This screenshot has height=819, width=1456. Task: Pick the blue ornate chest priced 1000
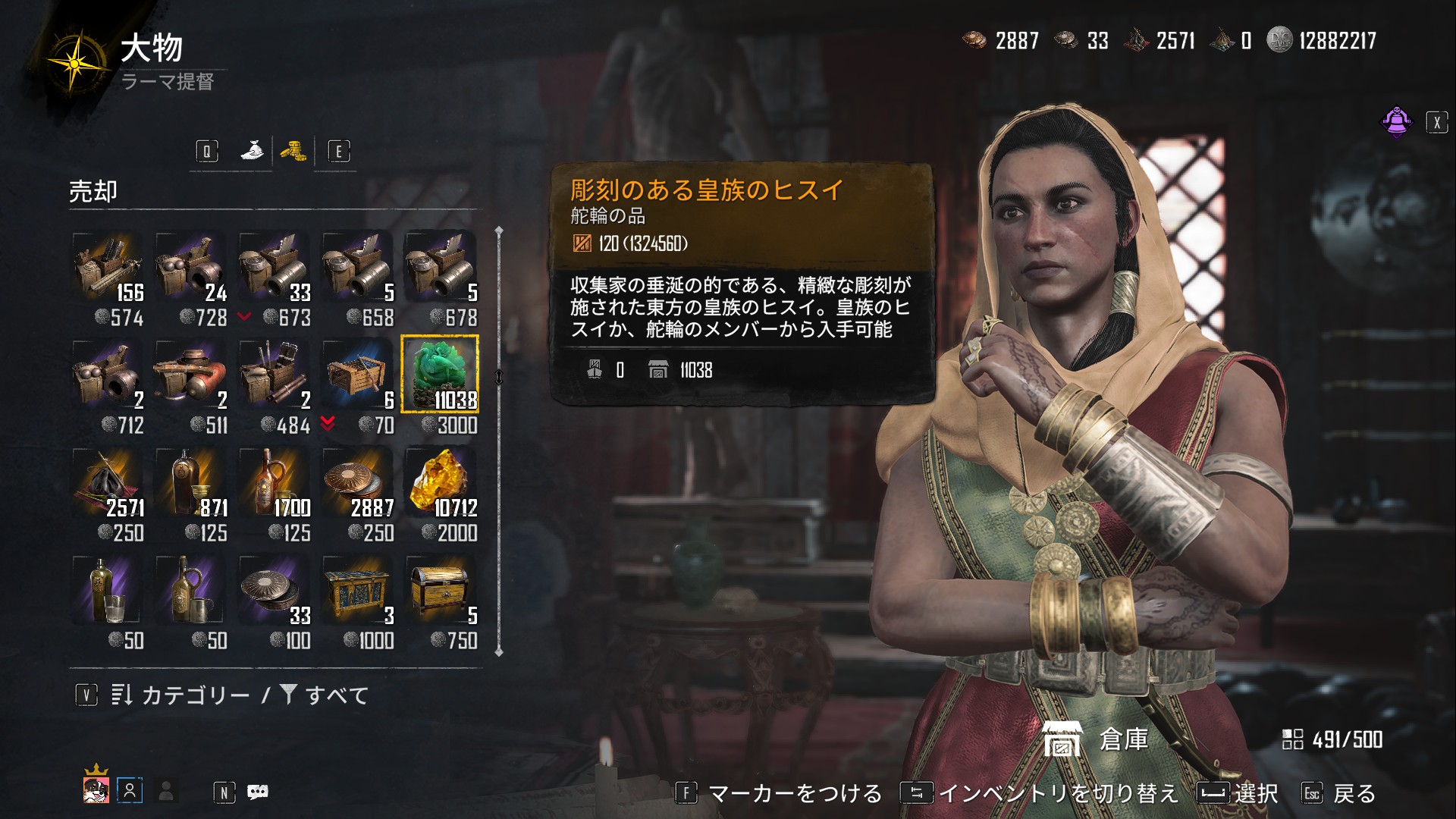click(x=356, y=590)
